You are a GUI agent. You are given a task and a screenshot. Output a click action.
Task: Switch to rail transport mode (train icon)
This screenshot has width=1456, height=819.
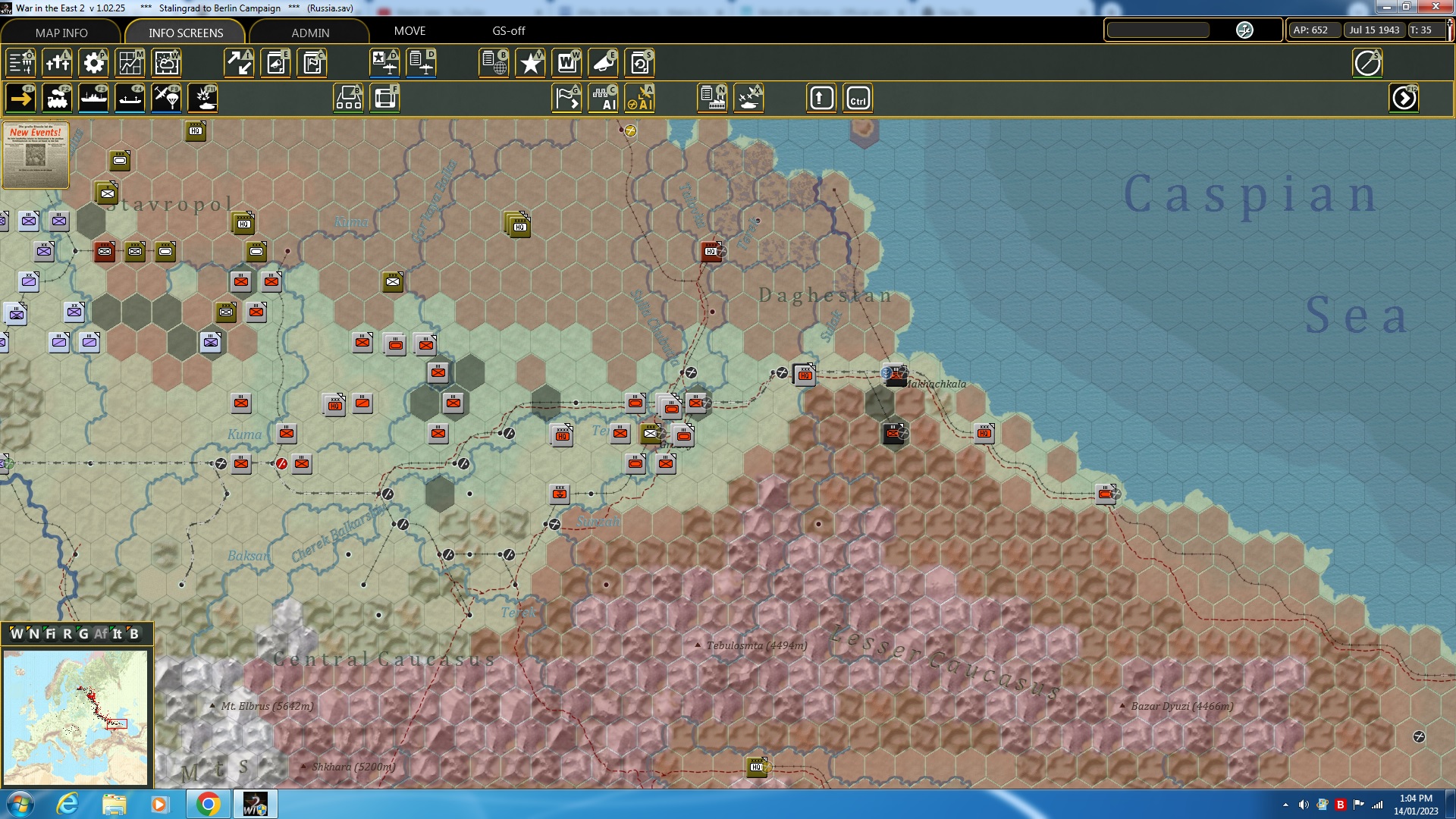click(57, 98)
